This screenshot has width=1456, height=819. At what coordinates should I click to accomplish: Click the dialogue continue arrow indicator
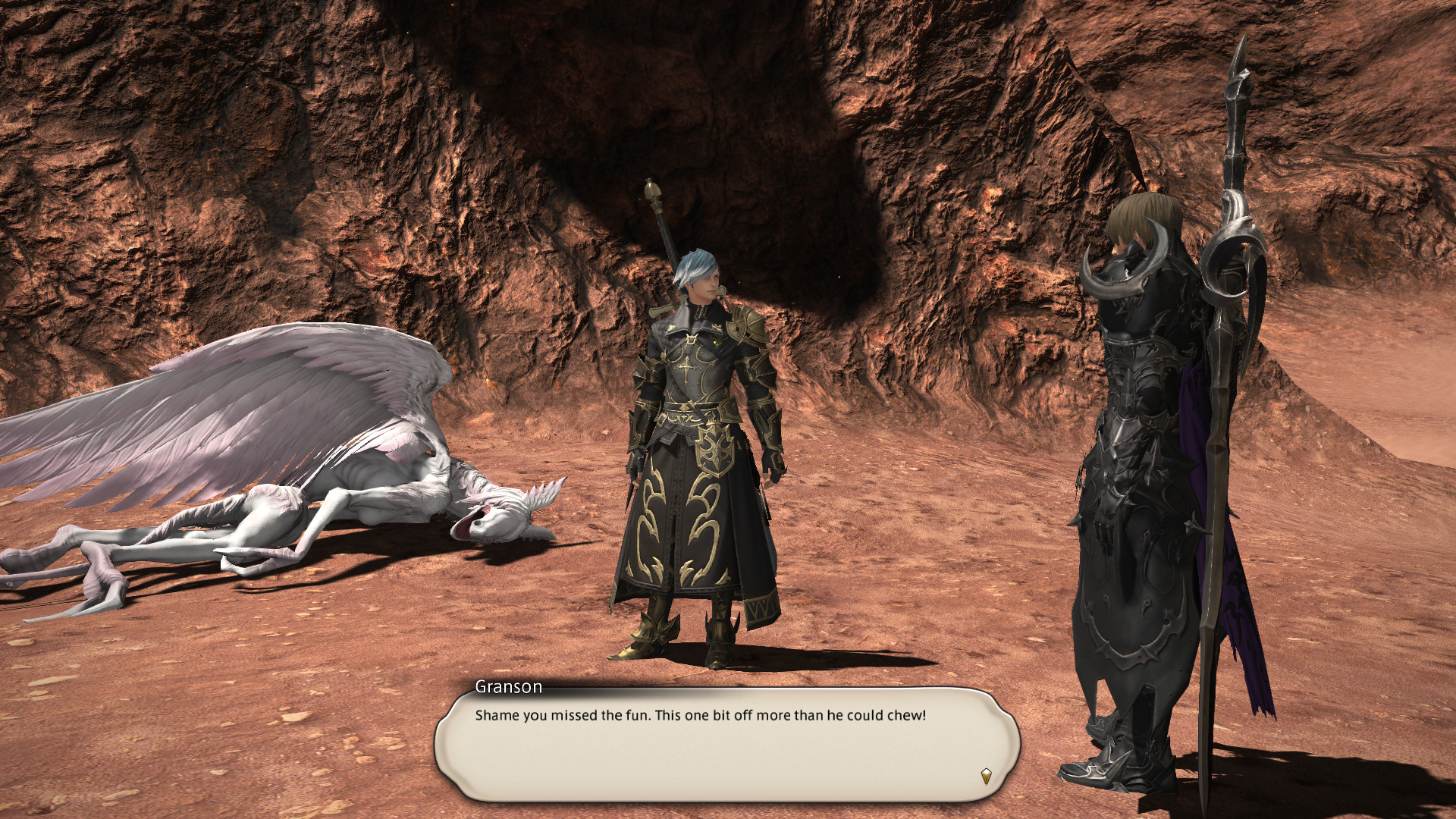986,776
